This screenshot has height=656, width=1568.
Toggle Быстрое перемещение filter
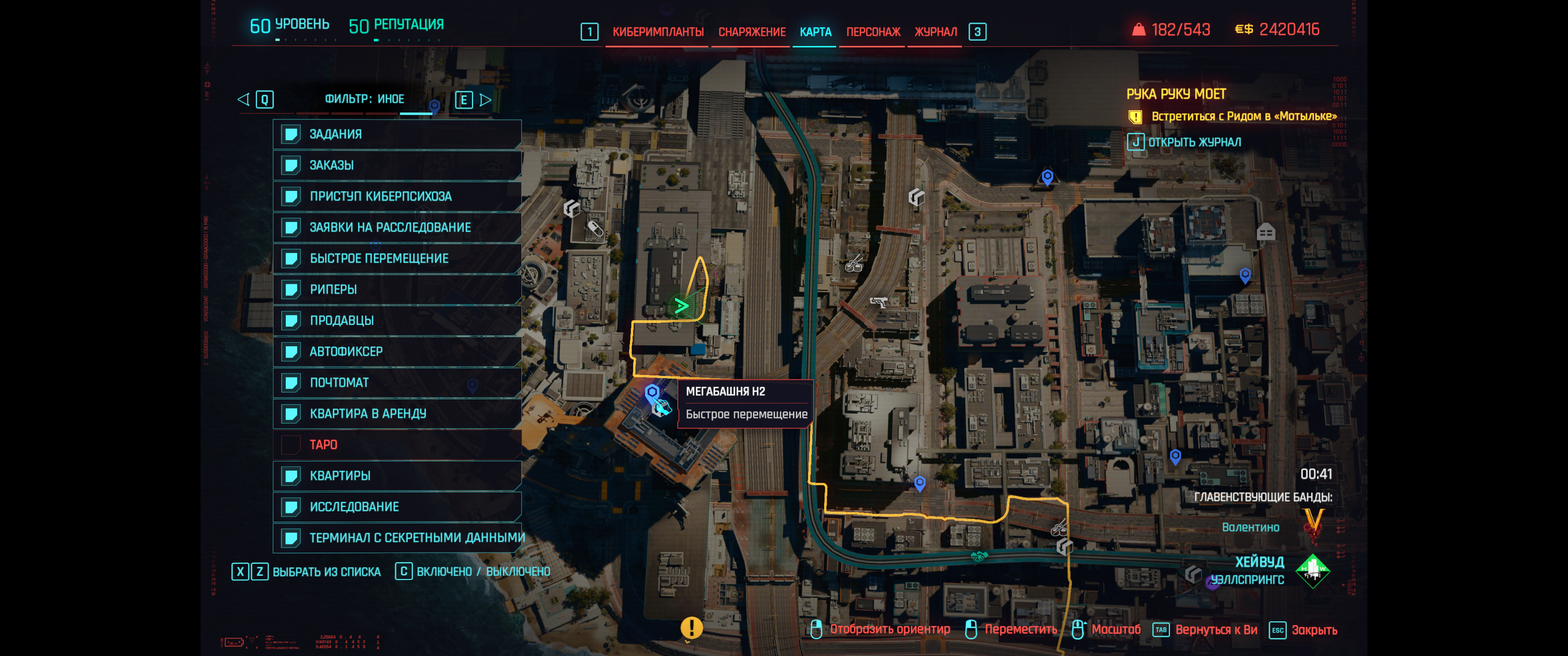397,259
